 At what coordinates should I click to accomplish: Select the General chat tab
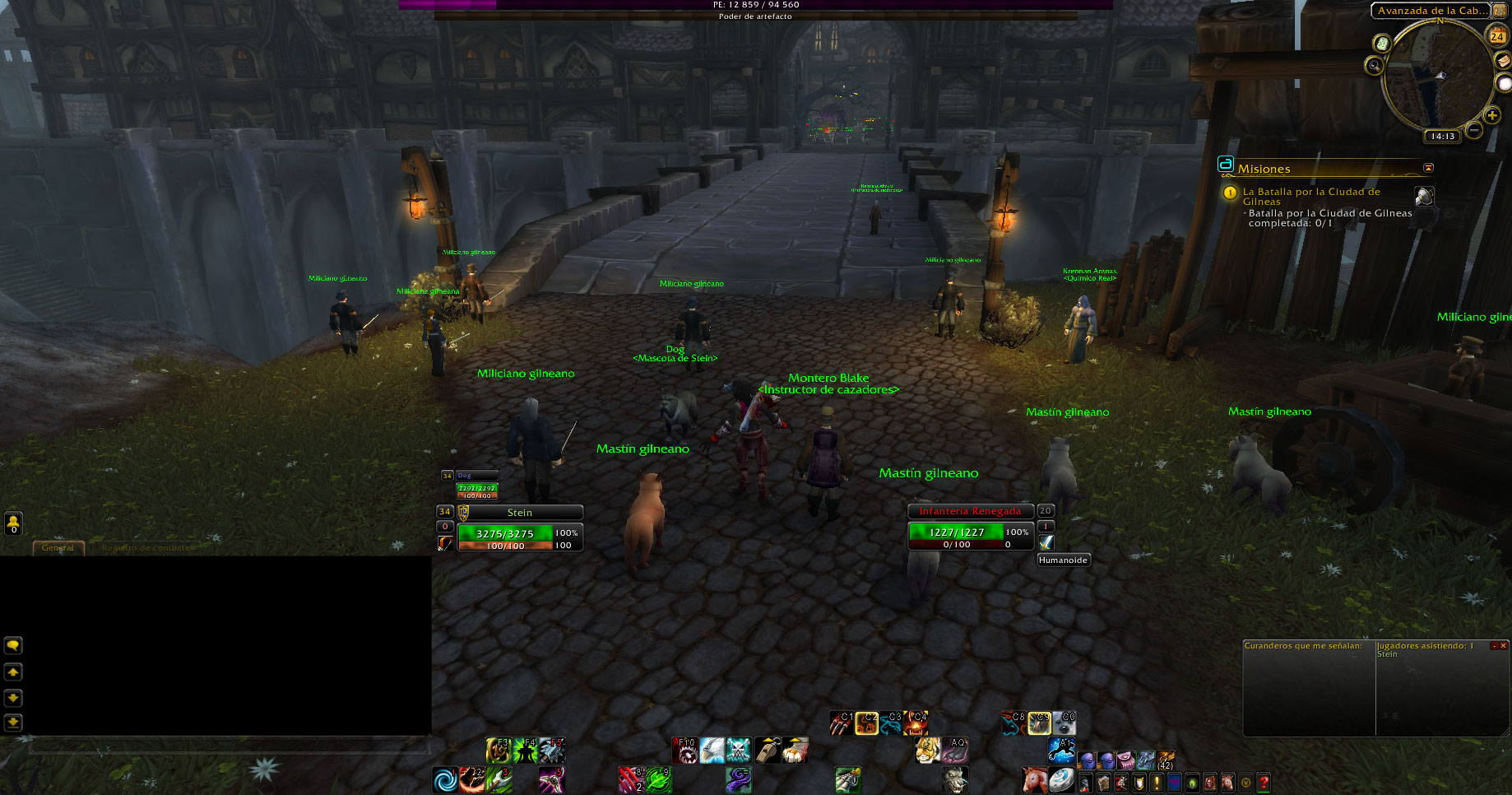tap(58, 548)
